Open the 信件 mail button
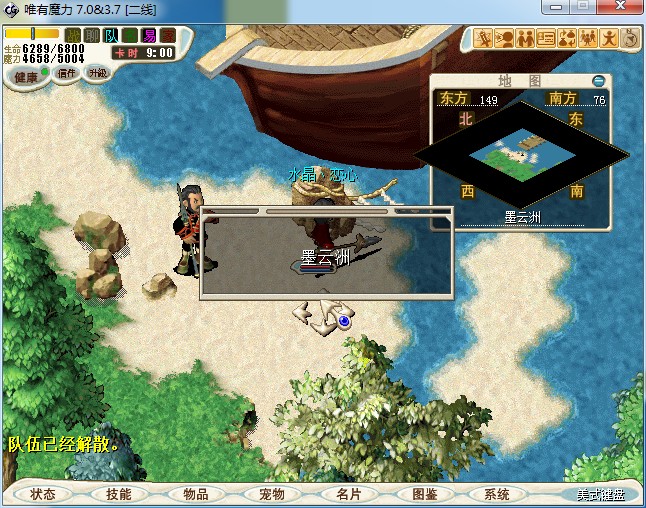The height and width of the screenshot is (508, 646). pos(68,73)
